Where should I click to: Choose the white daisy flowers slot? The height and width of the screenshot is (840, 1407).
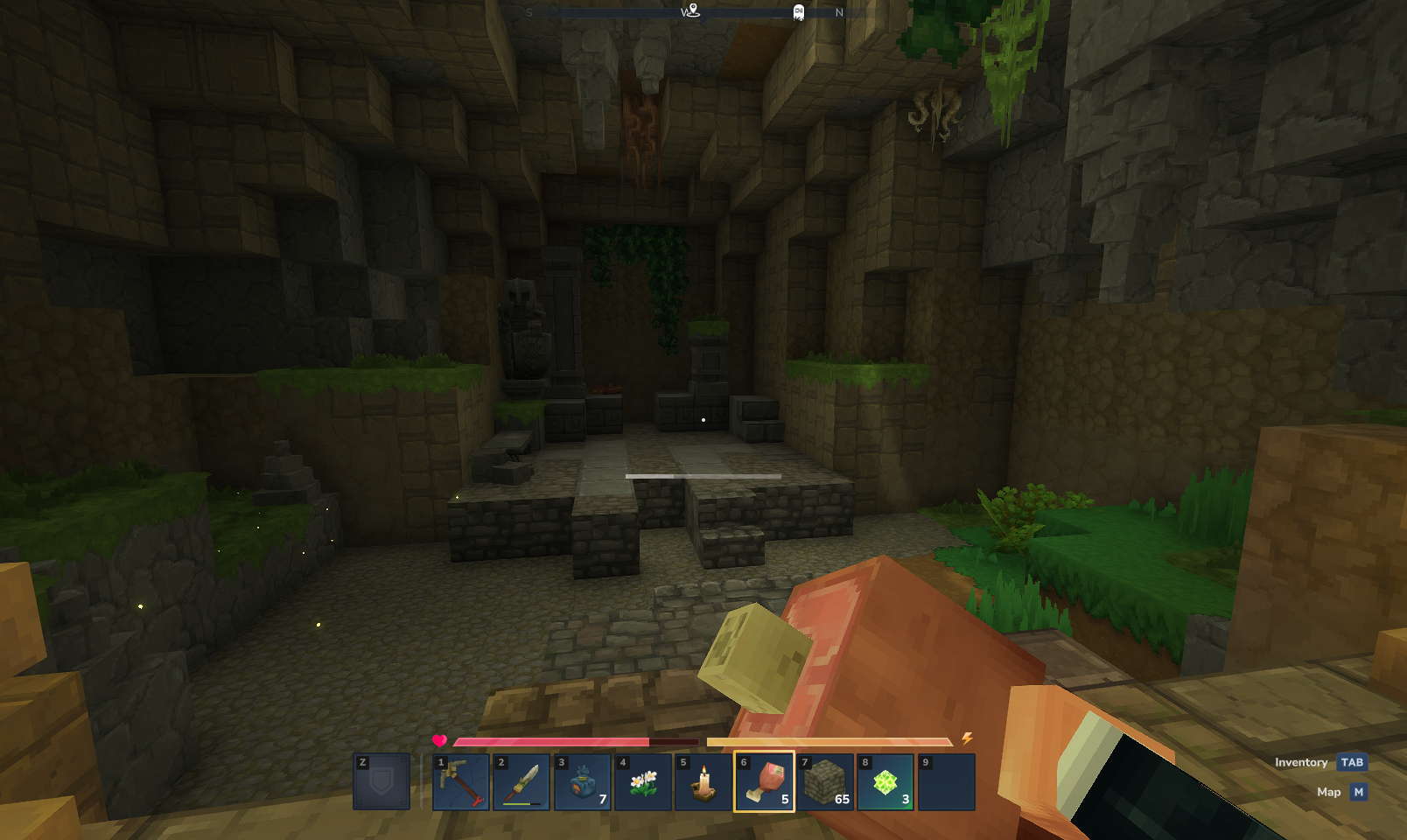coord(643,782)
